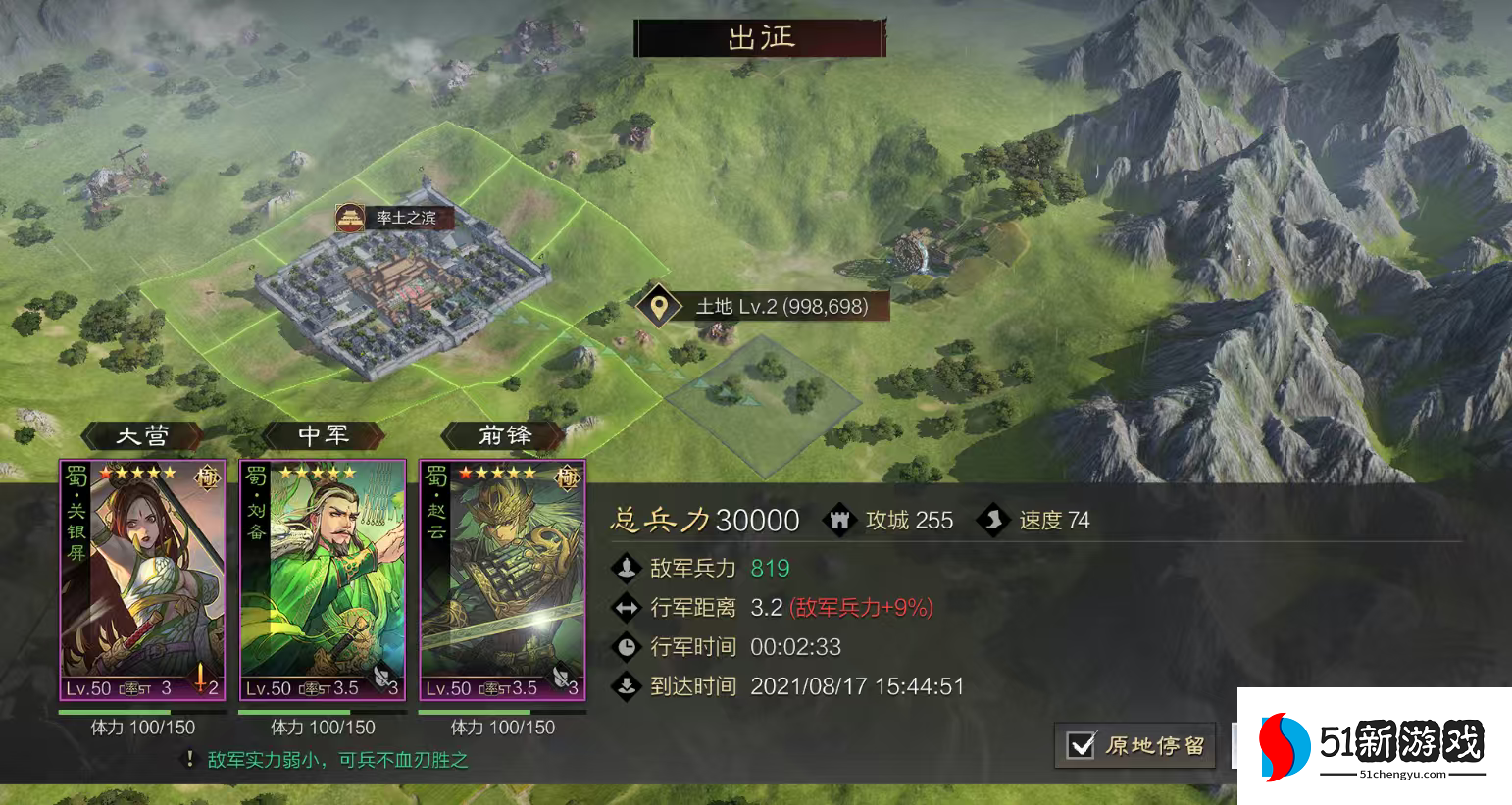Image resolution: width=1512 pixels, height=805 pixels.
Task: Click the 攻城 siege castle icon
Action: click(x=840, y=520)
